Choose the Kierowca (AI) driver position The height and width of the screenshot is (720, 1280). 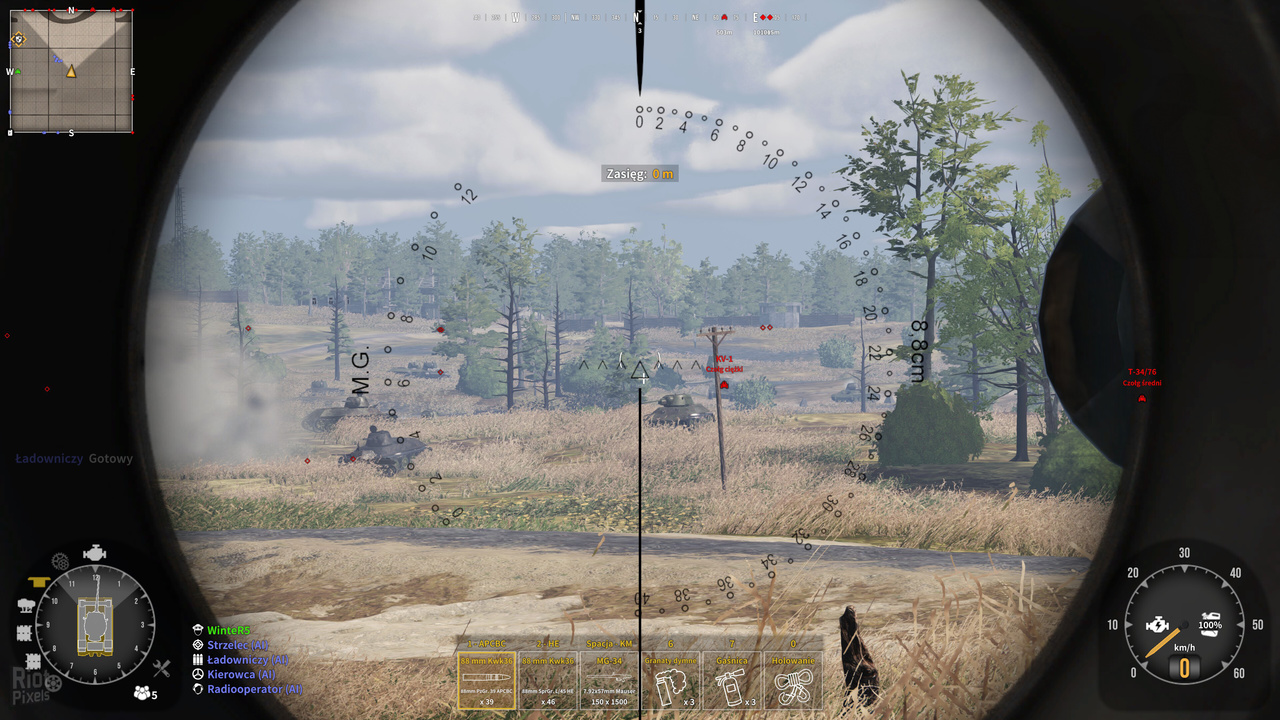click(x=240, y=675)
